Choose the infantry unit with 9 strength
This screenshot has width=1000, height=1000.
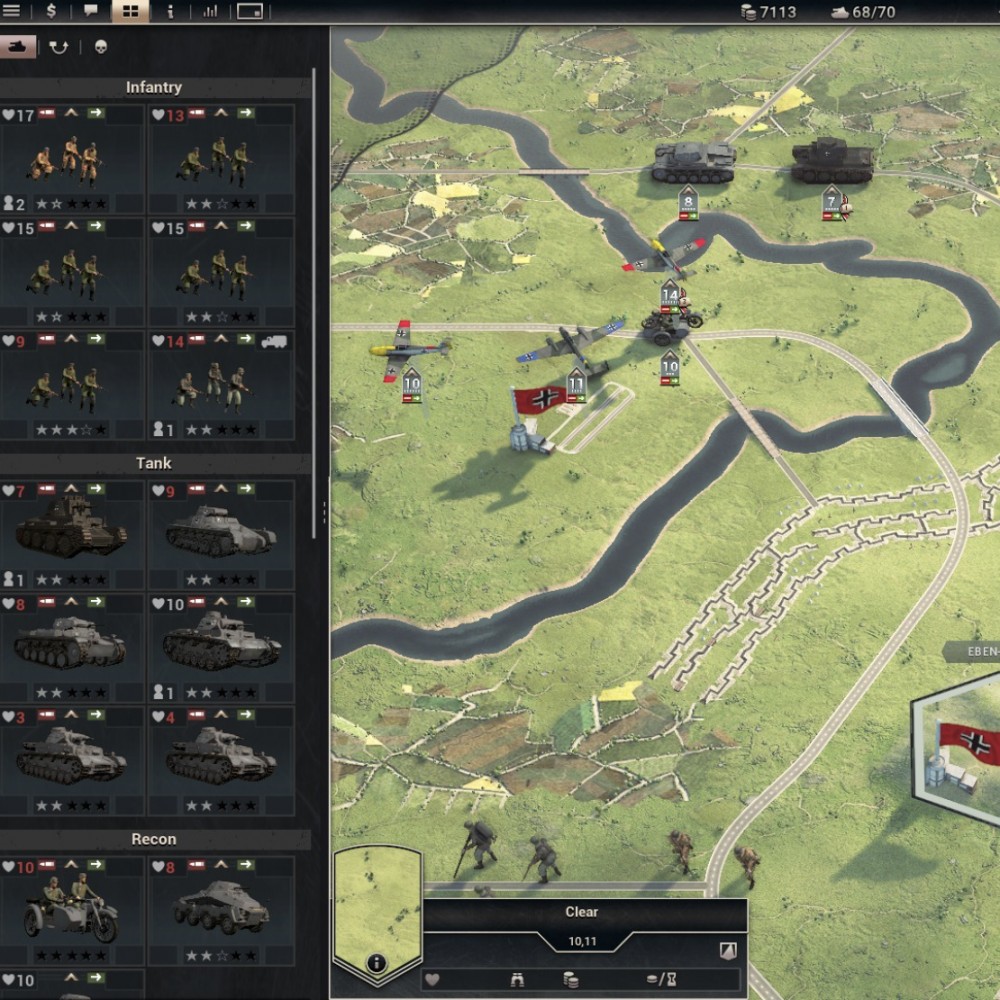(x=71, y=386)
